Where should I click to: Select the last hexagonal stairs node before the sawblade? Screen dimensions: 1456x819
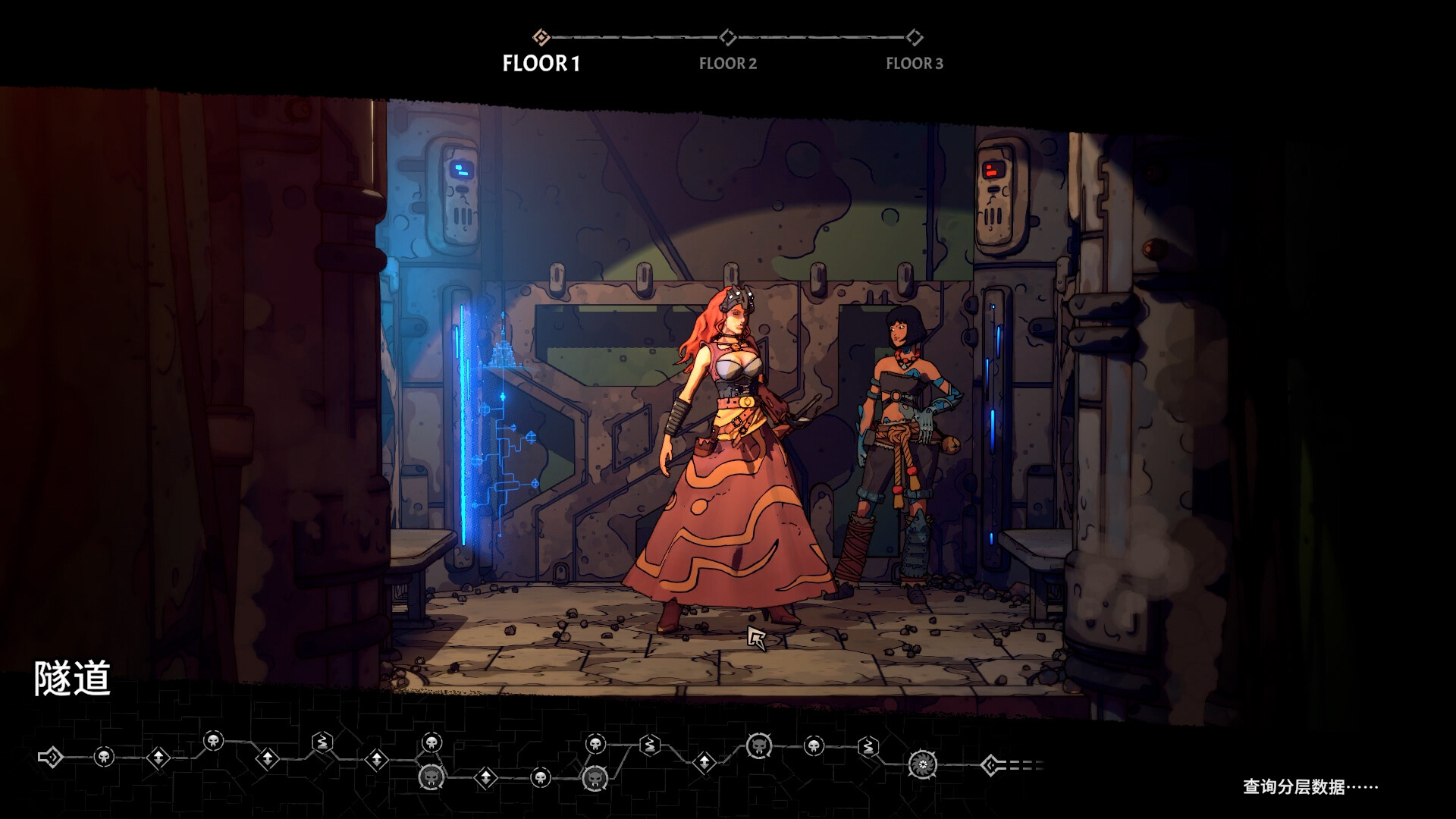click(868, 747)
